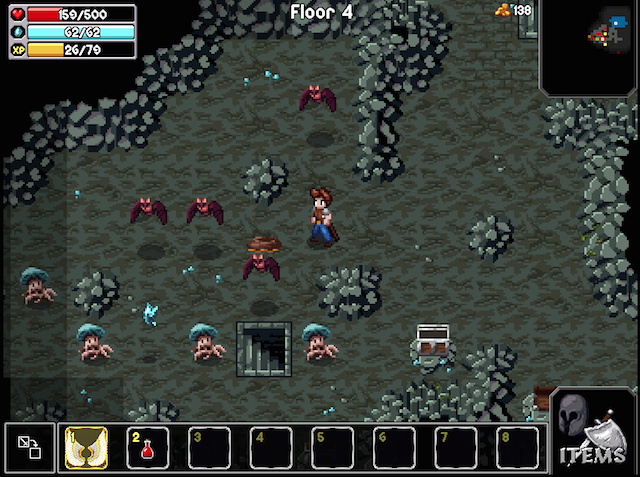This screenshot has height=477, width=640.
Task: Click the swap hotbar button
Action: pyautogui.click(x=29, y=447)
